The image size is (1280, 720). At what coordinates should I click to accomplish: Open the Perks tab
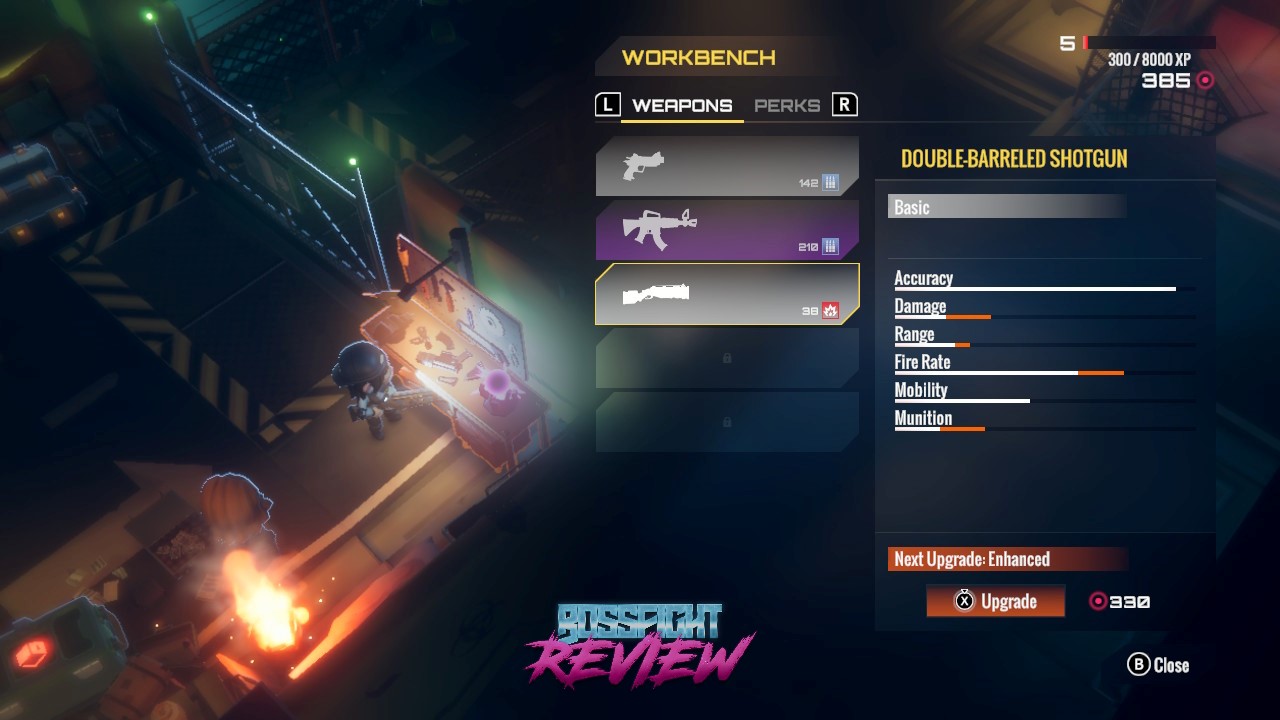787,106
